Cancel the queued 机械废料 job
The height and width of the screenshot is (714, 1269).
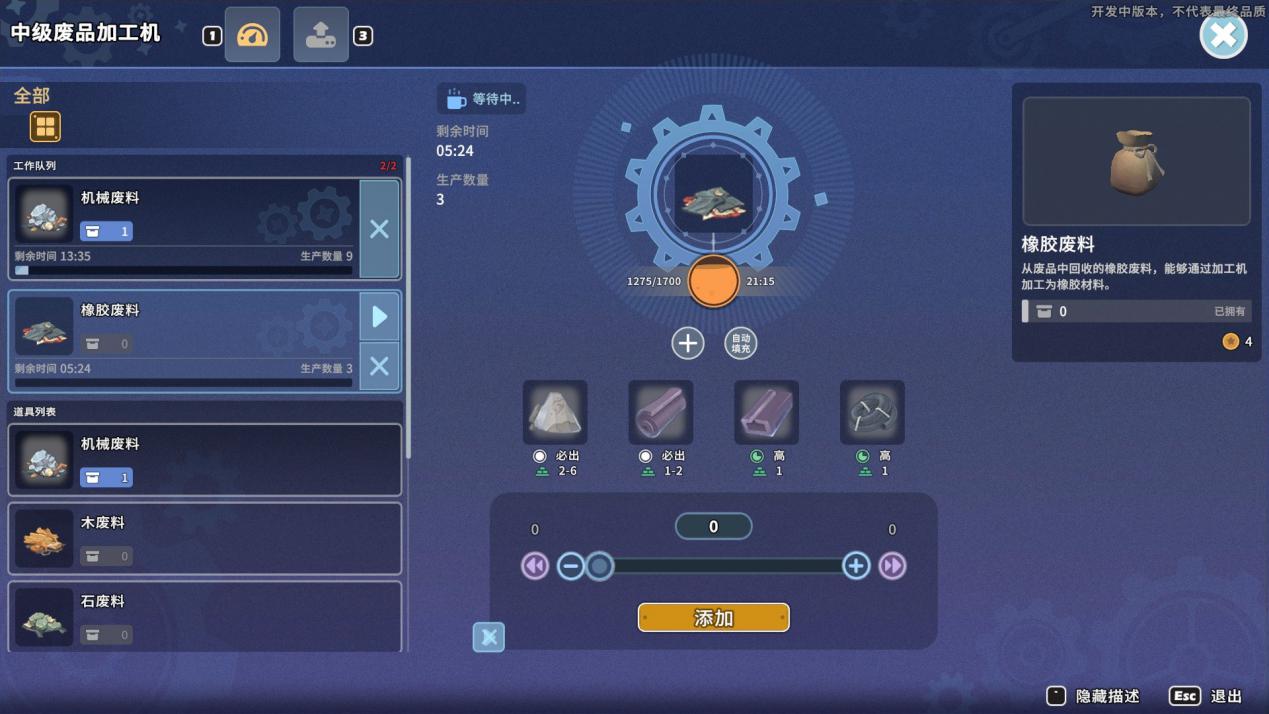point(379,229)
